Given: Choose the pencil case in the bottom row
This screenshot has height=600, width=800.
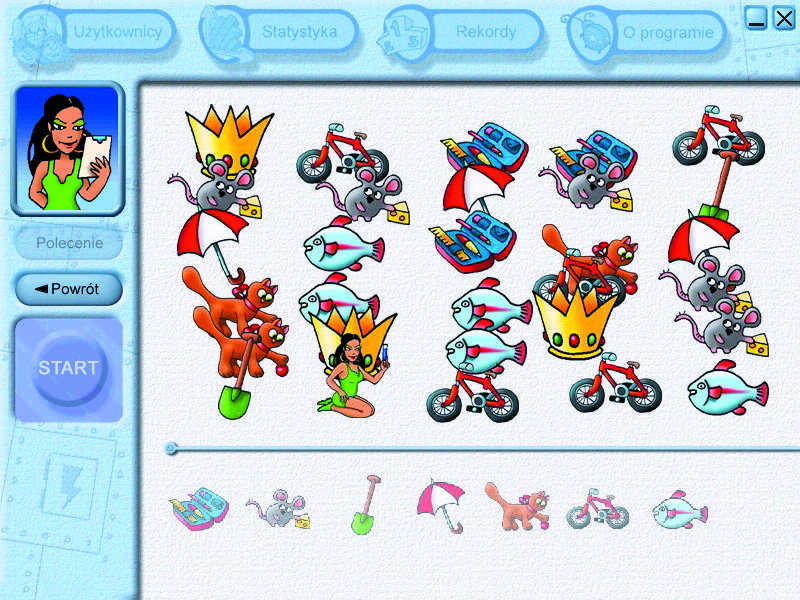Looking at the screenshot, I should tap(199, 506).
